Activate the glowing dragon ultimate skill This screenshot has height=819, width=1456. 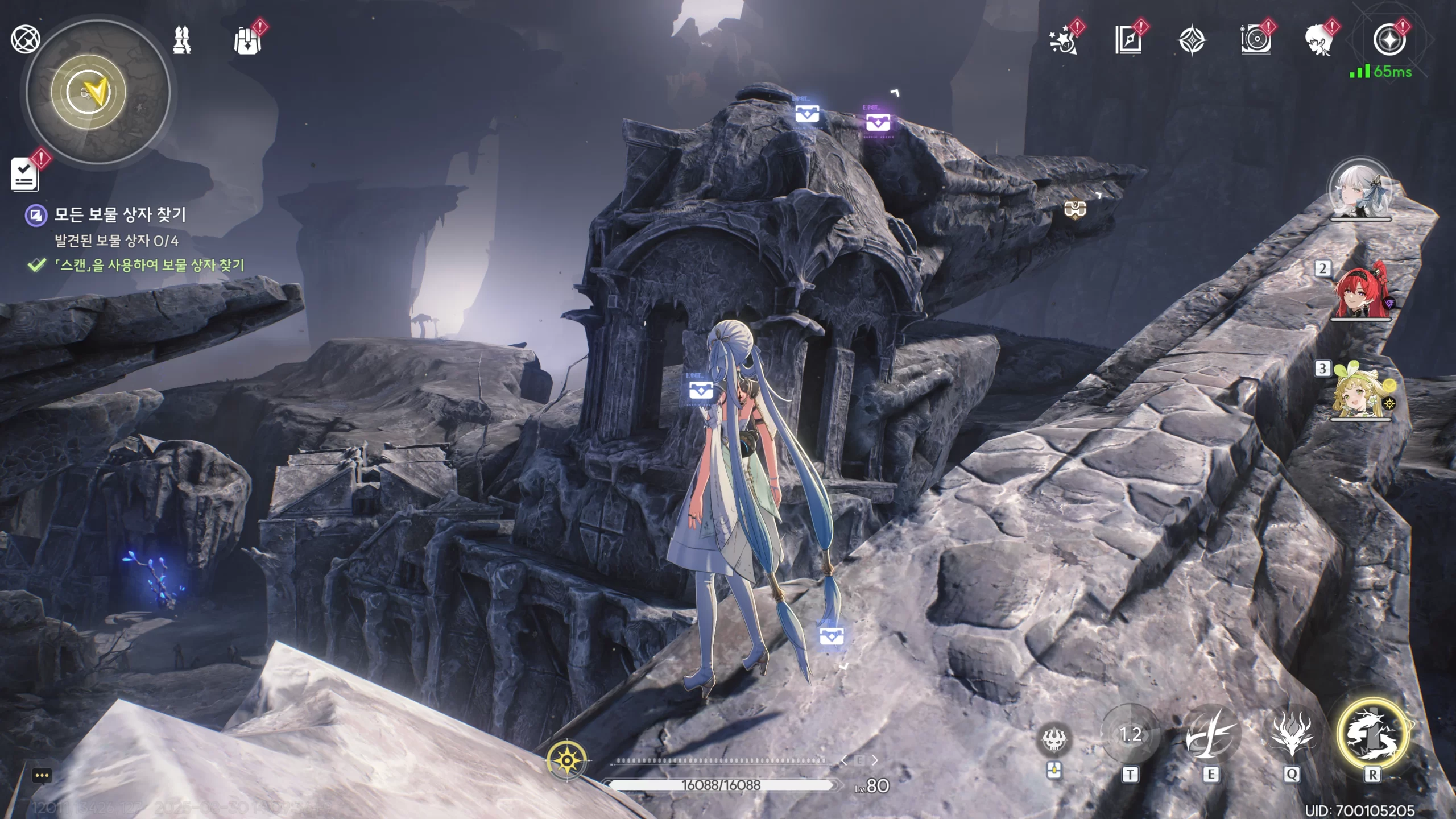[x=1372, y=734]
